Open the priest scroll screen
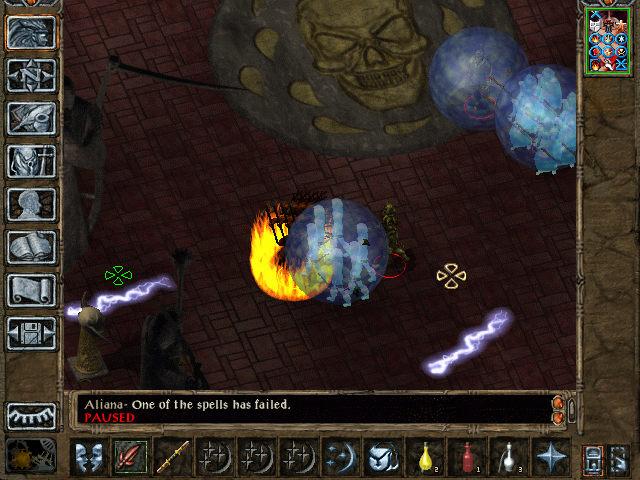The width and height of the screenshot is (640, 480). click(31, 290)
